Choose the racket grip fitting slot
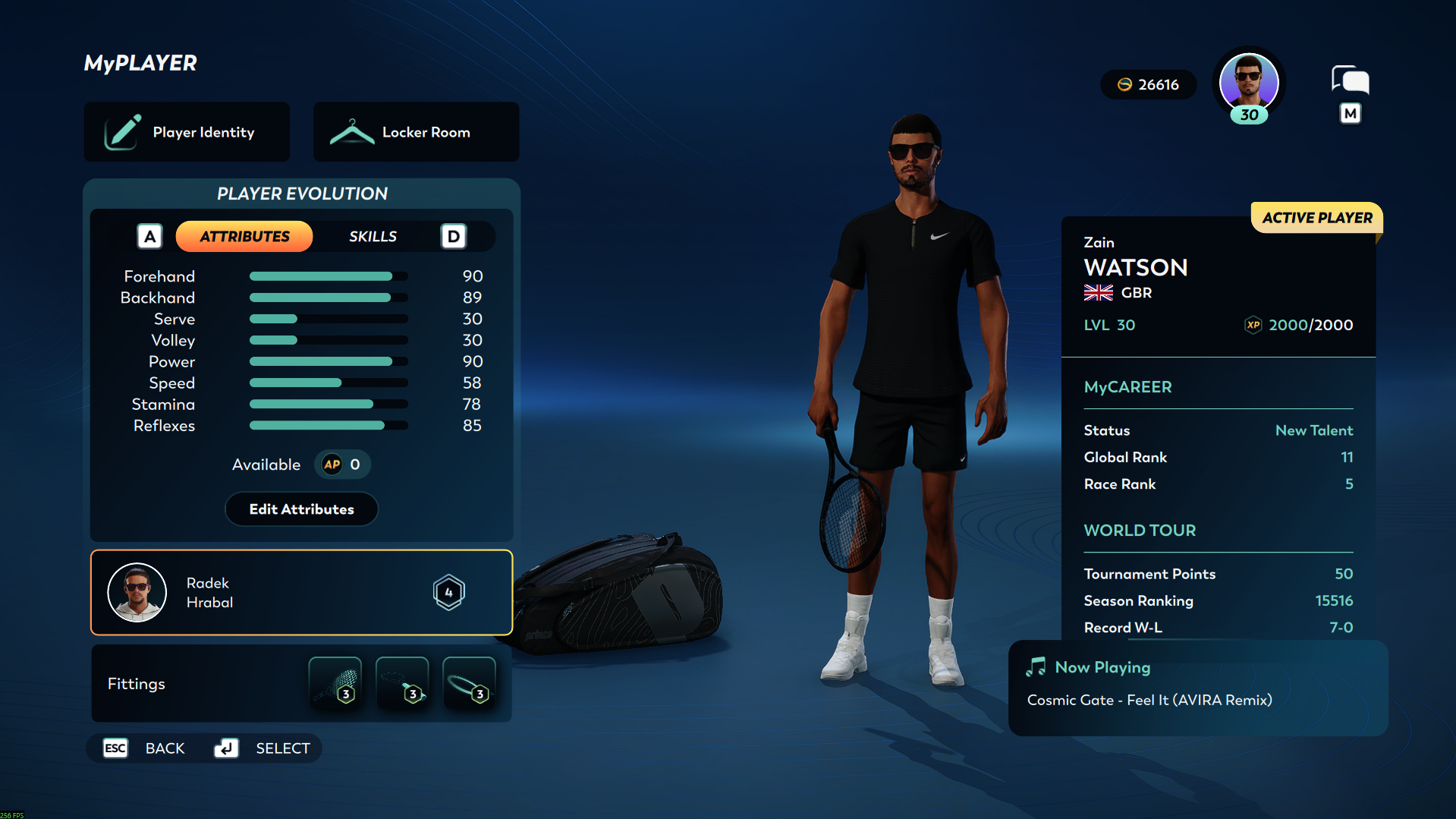The height and width of the screenshot is (819, 1456). pyautogui.click(x=402, y=683)
